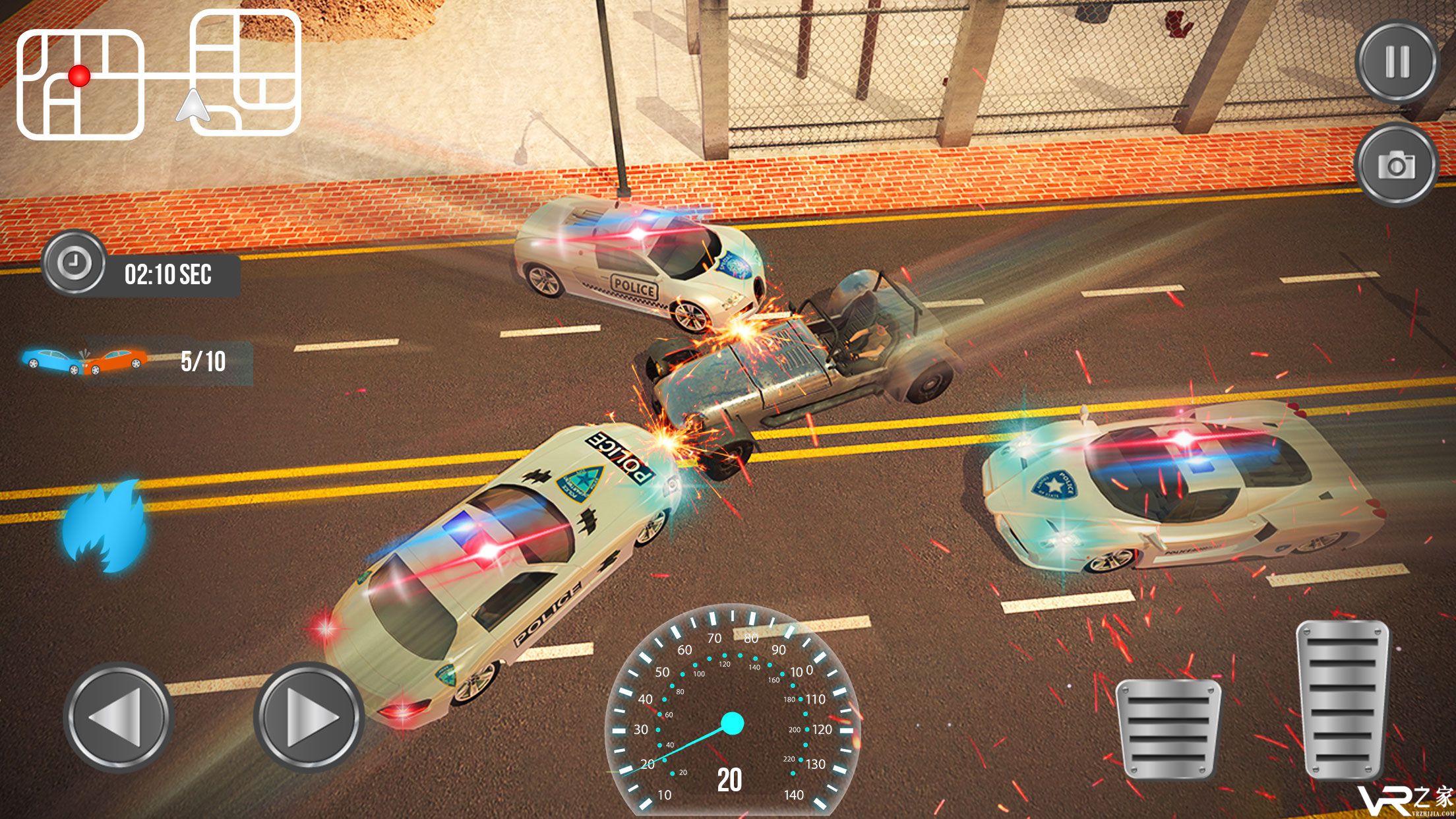1456x819 pixels.
Task: Tap the brake pedal
Action: tap(1168, 728)
